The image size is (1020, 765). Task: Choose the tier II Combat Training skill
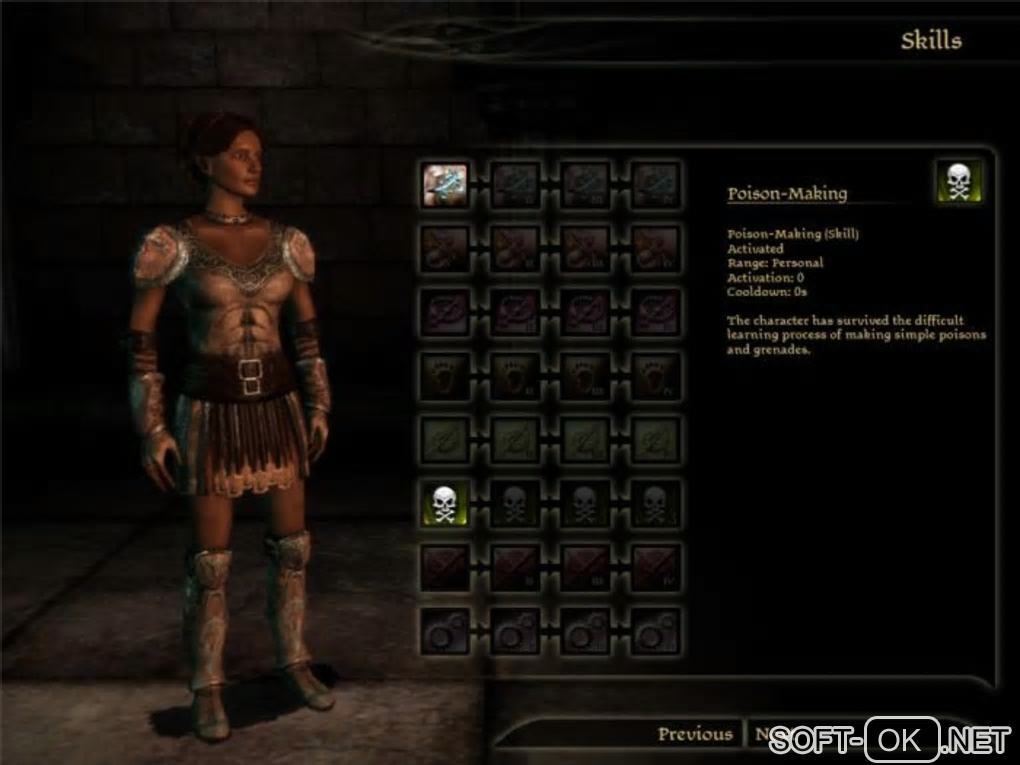tap(516, 566)
